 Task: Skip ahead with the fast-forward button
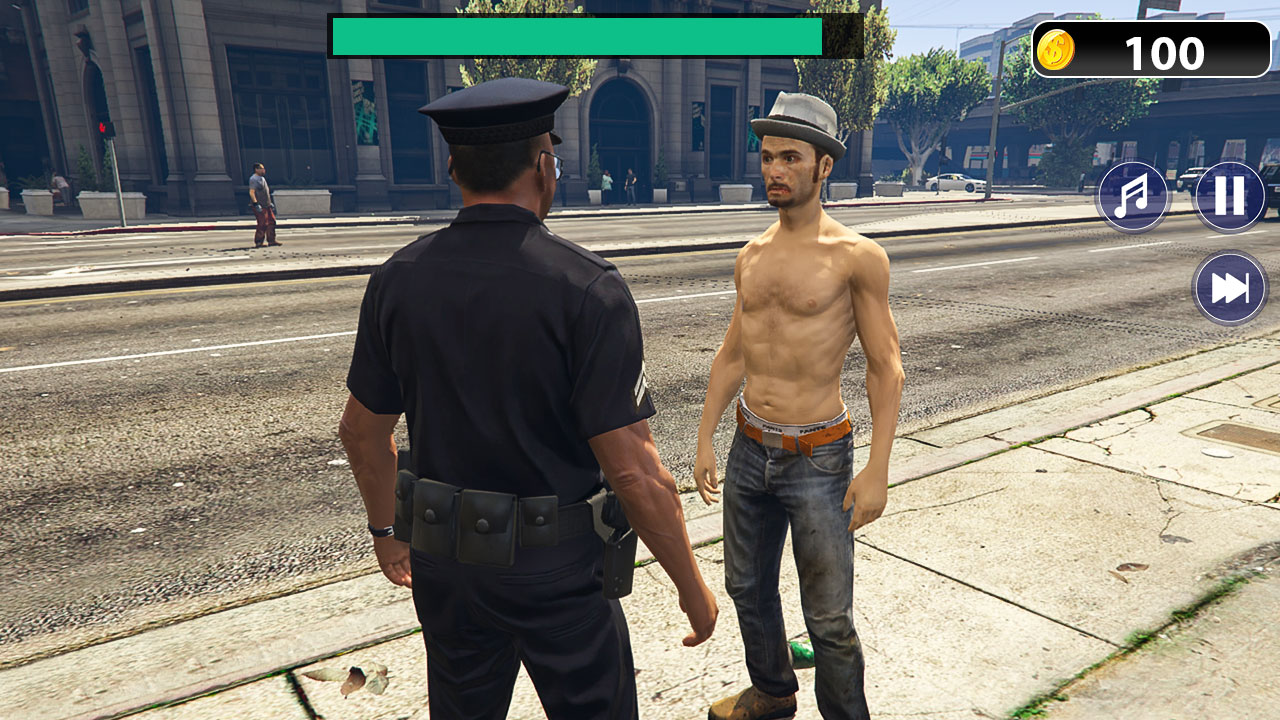pos(1229,288)
